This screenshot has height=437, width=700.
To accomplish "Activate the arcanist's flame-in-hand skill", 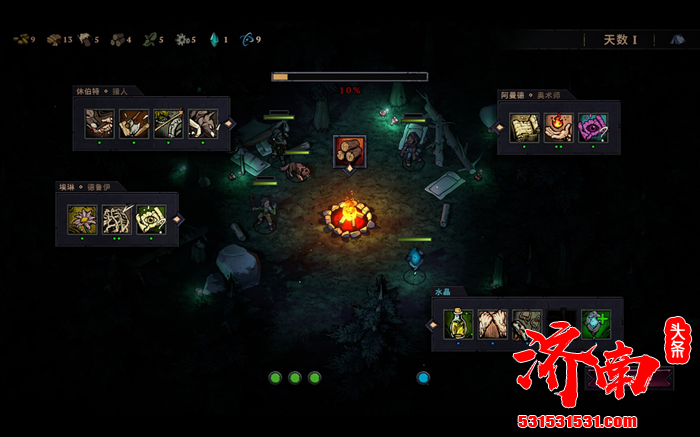I will 559,128.
